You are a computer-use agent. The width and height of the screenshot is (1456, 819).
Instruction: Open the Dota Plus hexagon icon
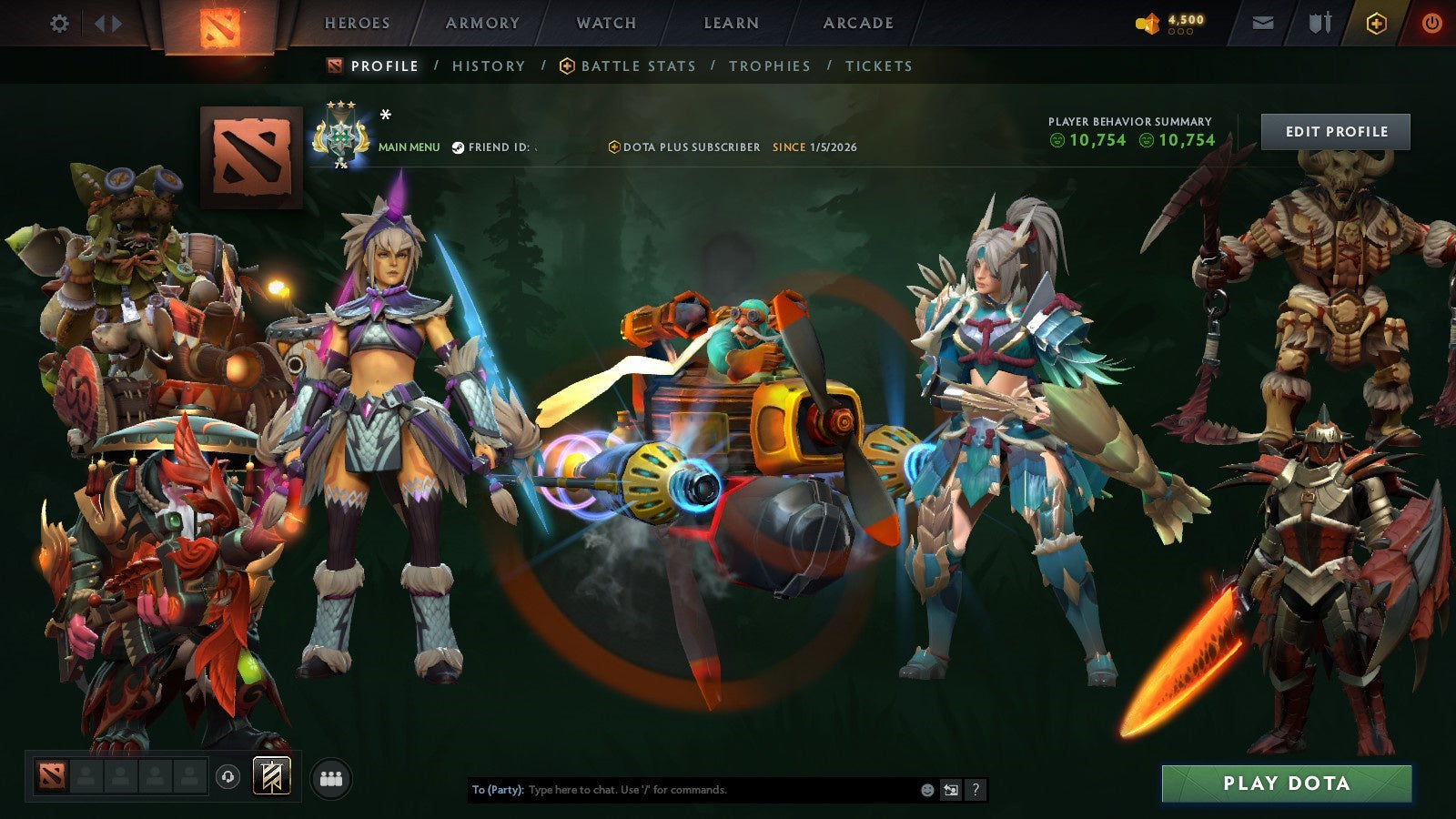pos(1375,23)
